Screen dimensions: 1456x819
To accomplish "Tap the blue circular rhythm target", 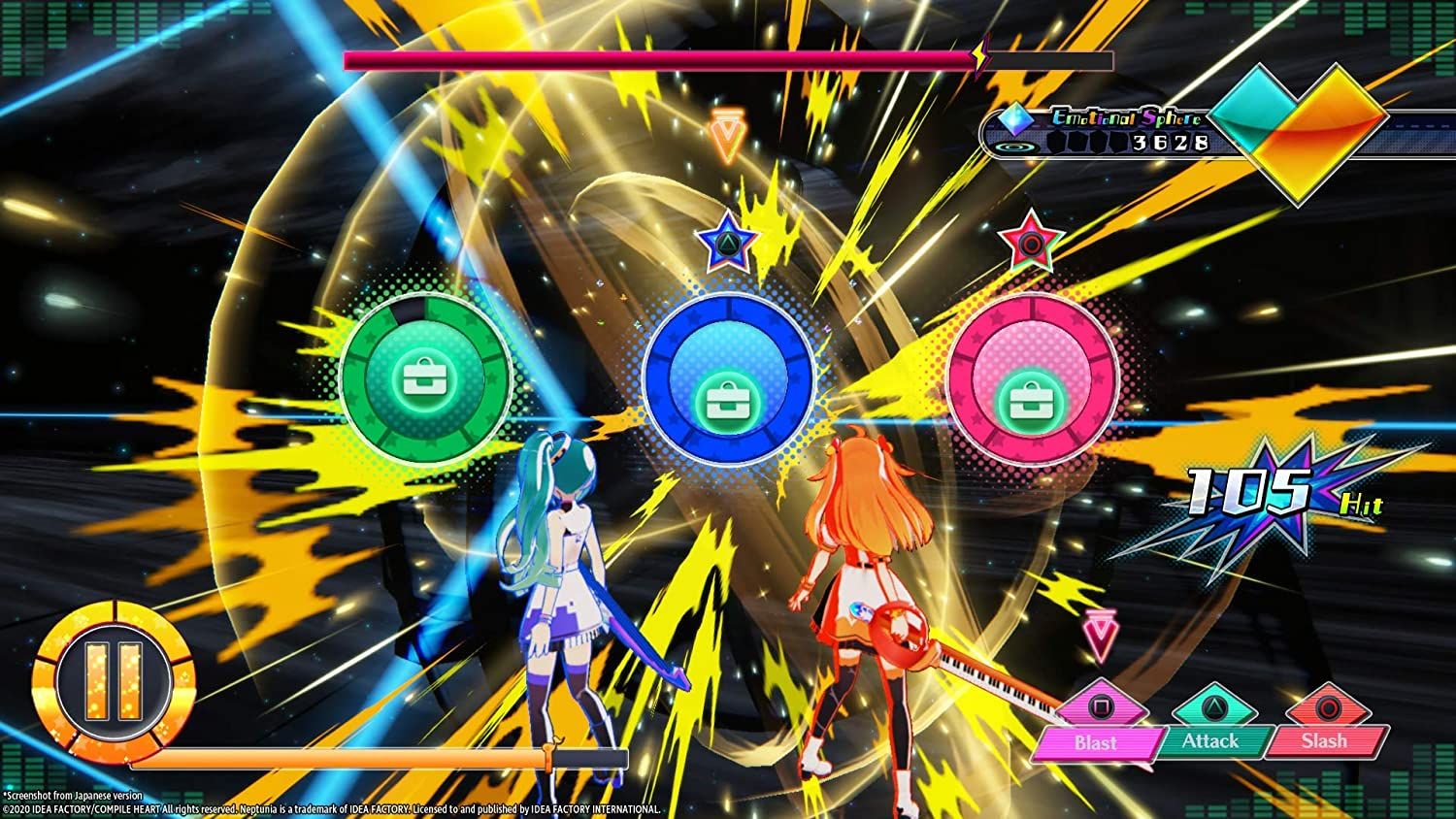I will (727, 381).
